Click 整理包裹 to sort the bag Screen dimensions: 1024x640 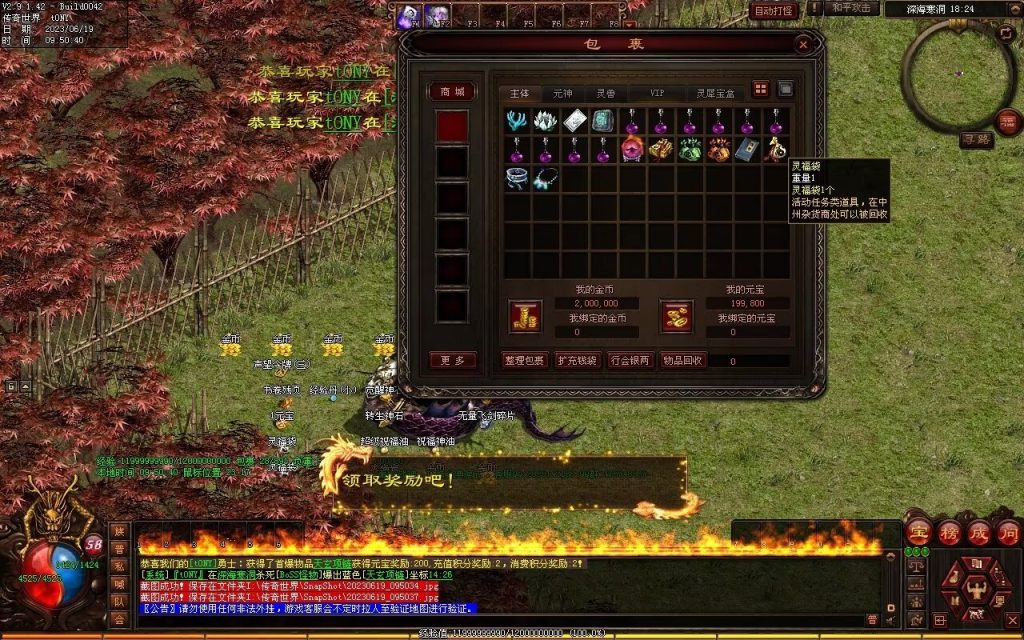(524, 360)
